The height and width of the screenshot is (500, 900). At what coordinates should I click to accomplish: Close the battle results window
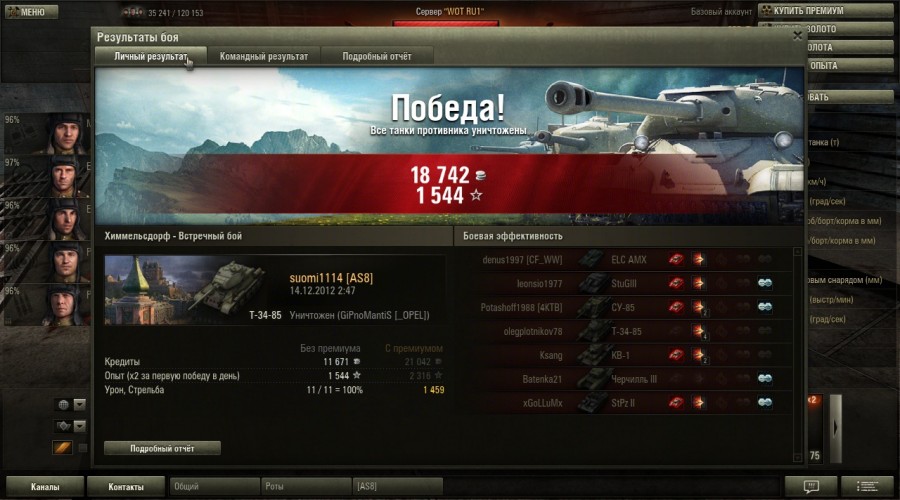797,35
